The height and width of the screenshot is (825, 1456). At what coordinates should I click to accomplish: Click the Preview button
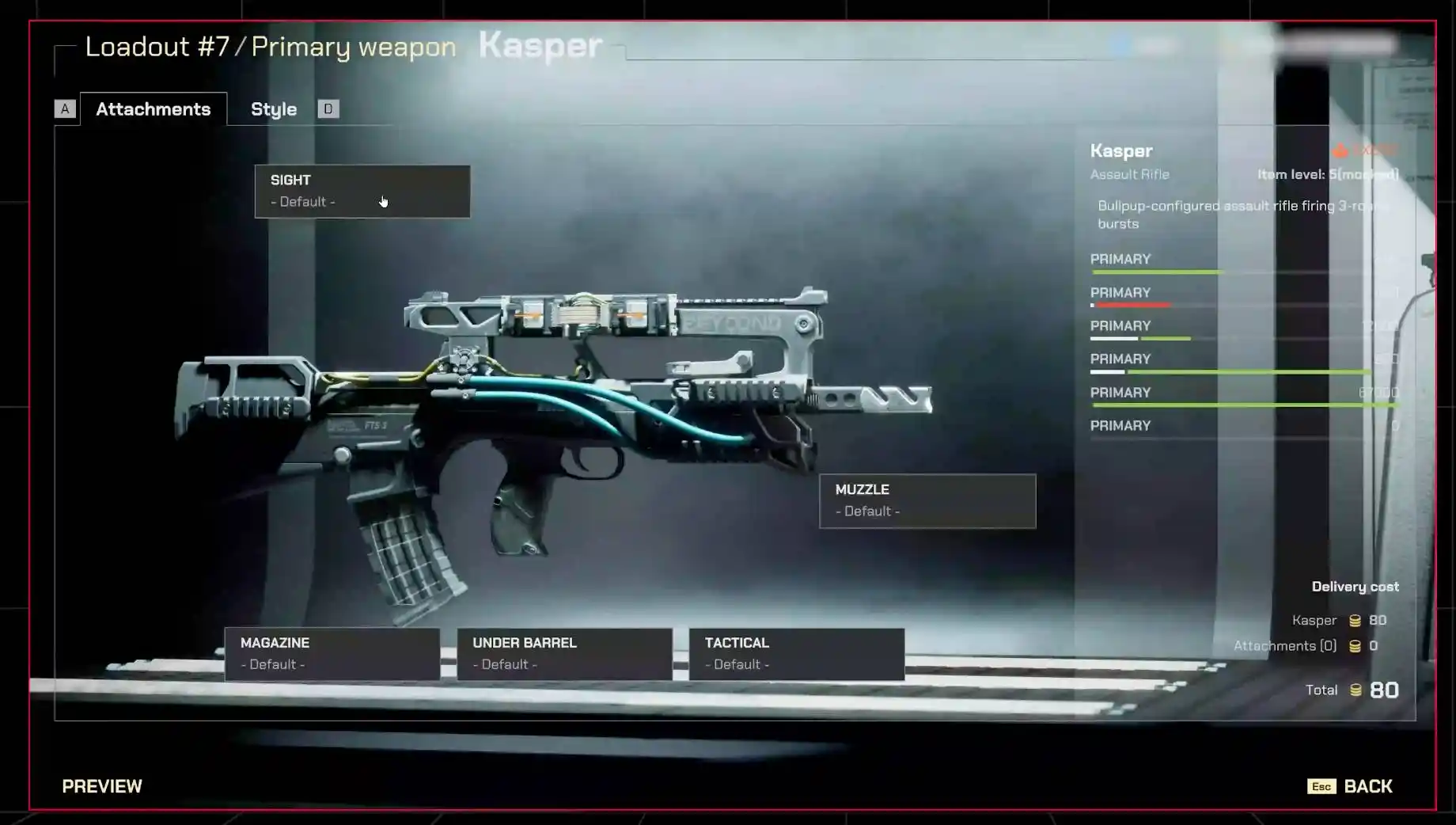tap(102, 786)
